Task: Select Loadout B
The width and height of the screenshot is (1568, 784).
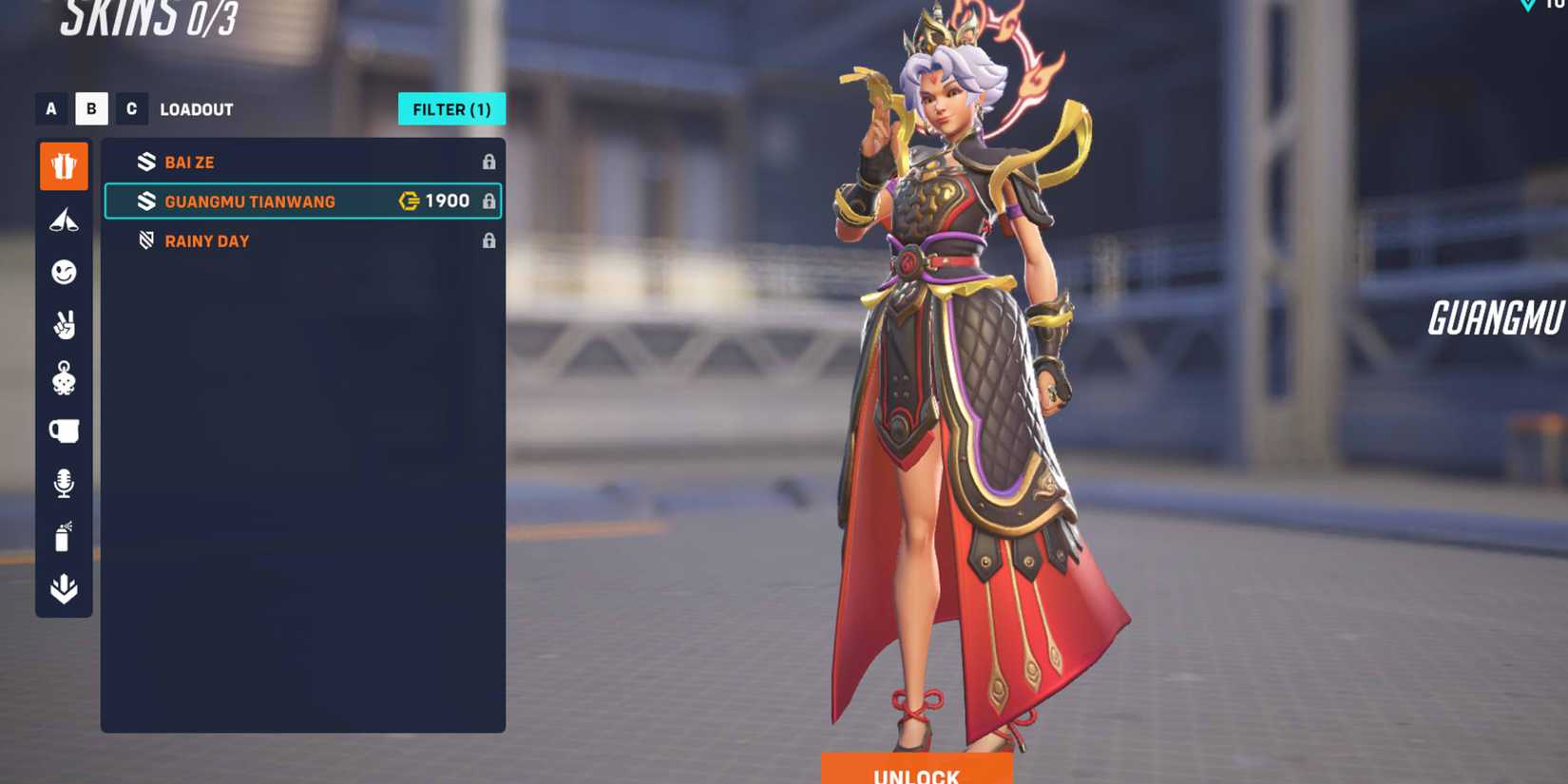Action: (91, 108)
